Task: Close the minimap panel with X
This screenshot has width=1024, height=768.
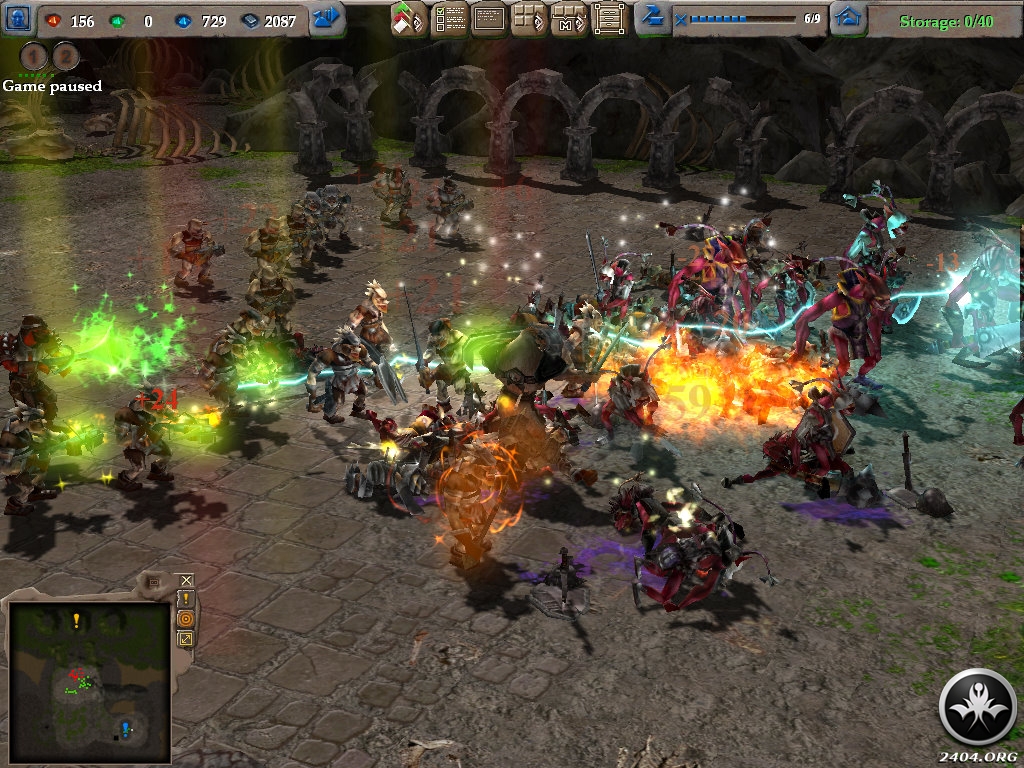Action: pyautogui.click(x=186, y=581)
